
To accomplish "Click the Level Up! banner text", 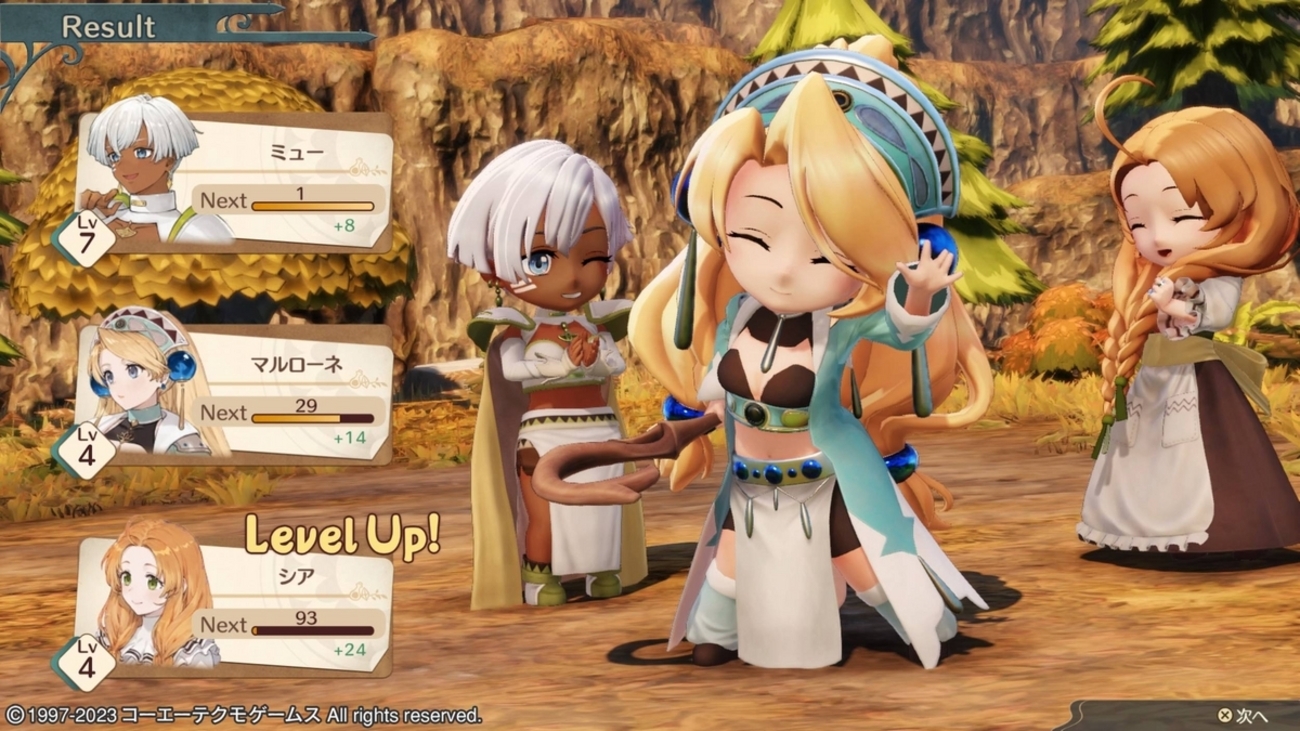I will pyautogui.click(x=342, y=535).
